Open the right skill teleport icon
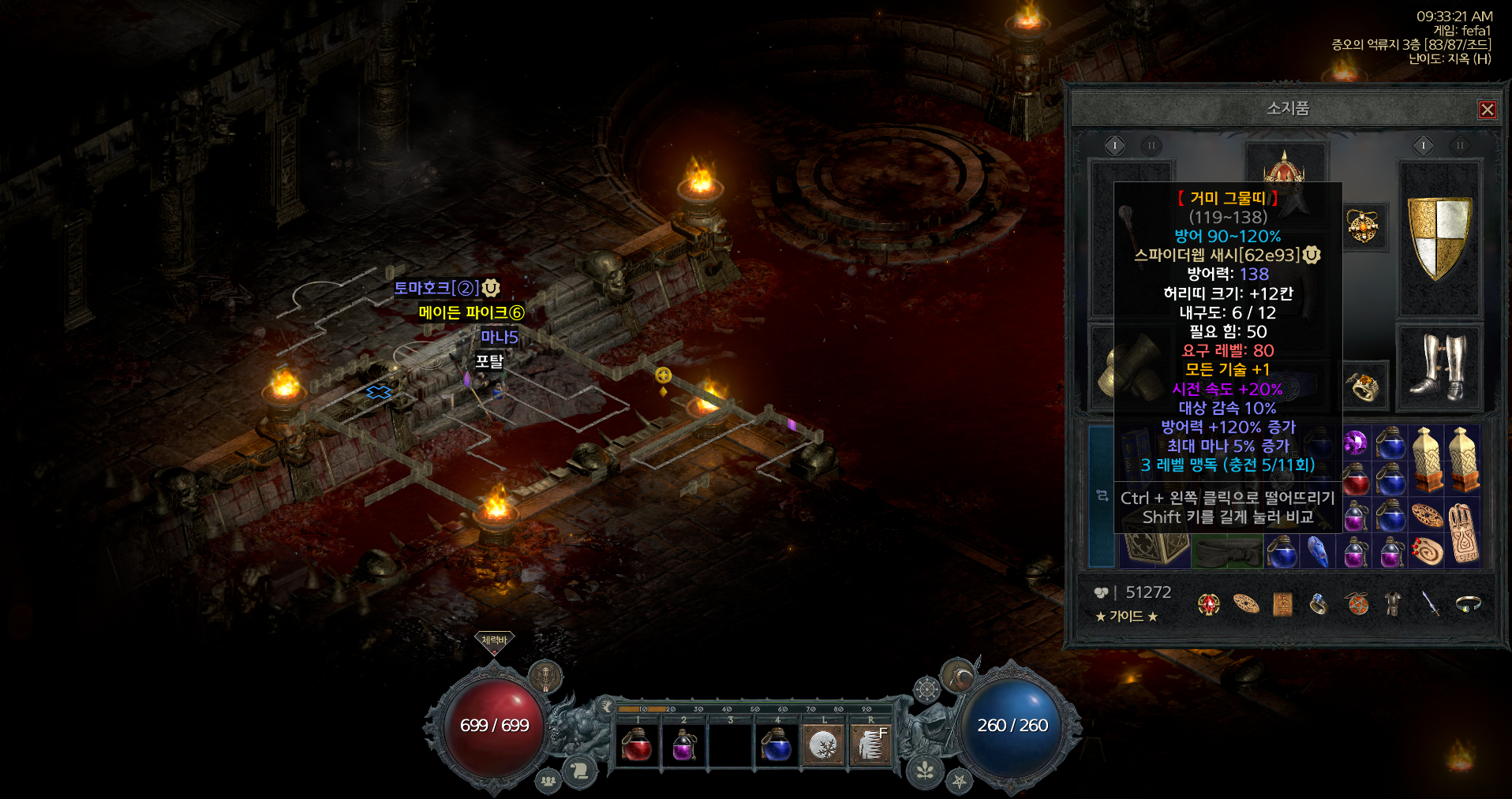Image resolution: width=1512 pixels, height=799 pixels. 871,745
